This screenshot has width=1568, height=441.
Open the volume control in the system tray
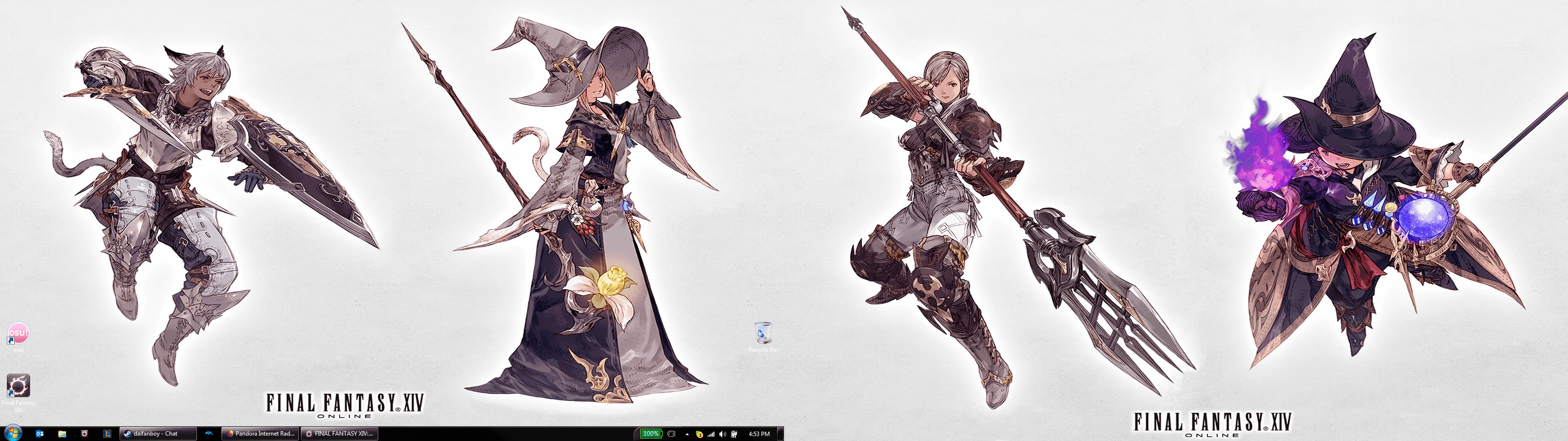[723, 434]
